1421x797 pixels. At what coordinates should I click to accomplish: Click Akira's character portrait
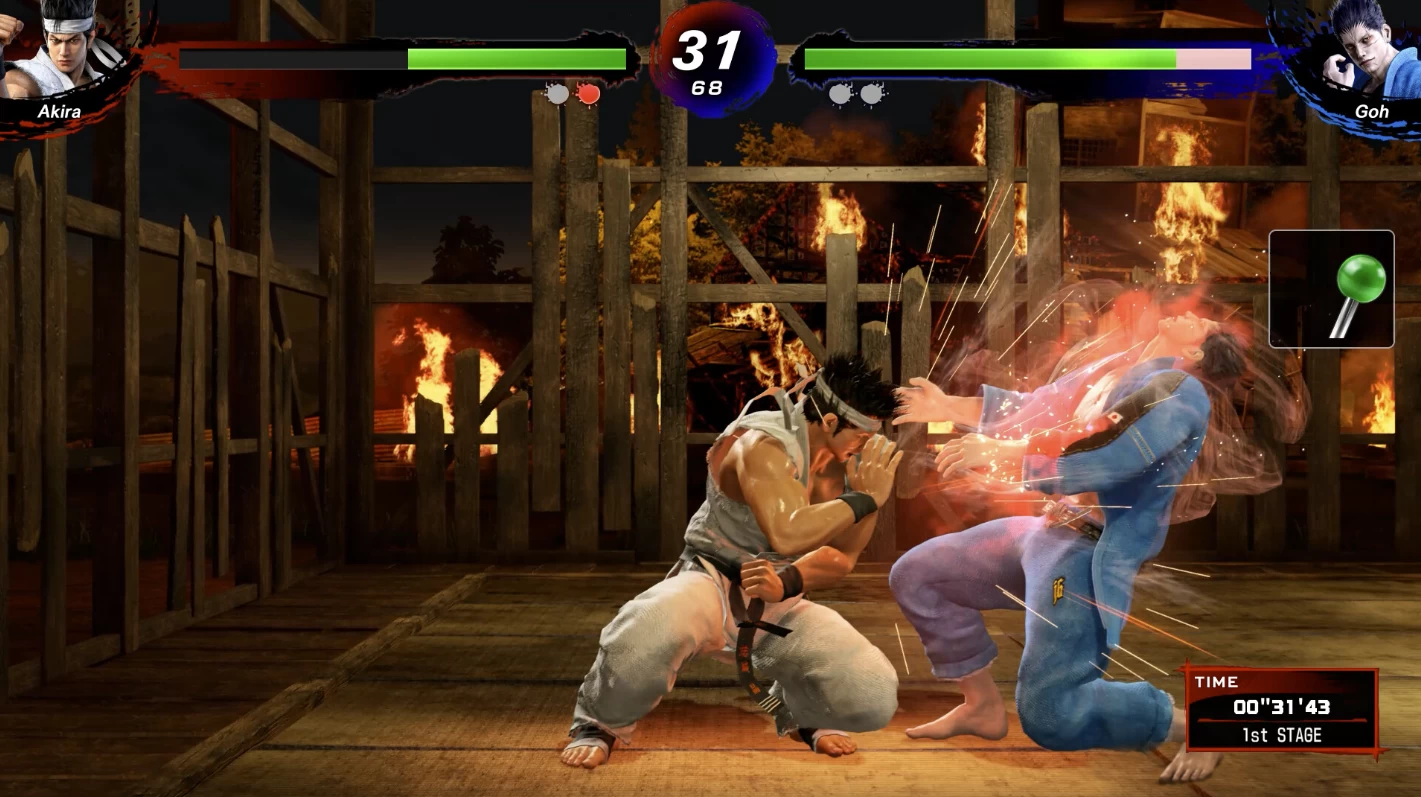(x=62, y=52)
